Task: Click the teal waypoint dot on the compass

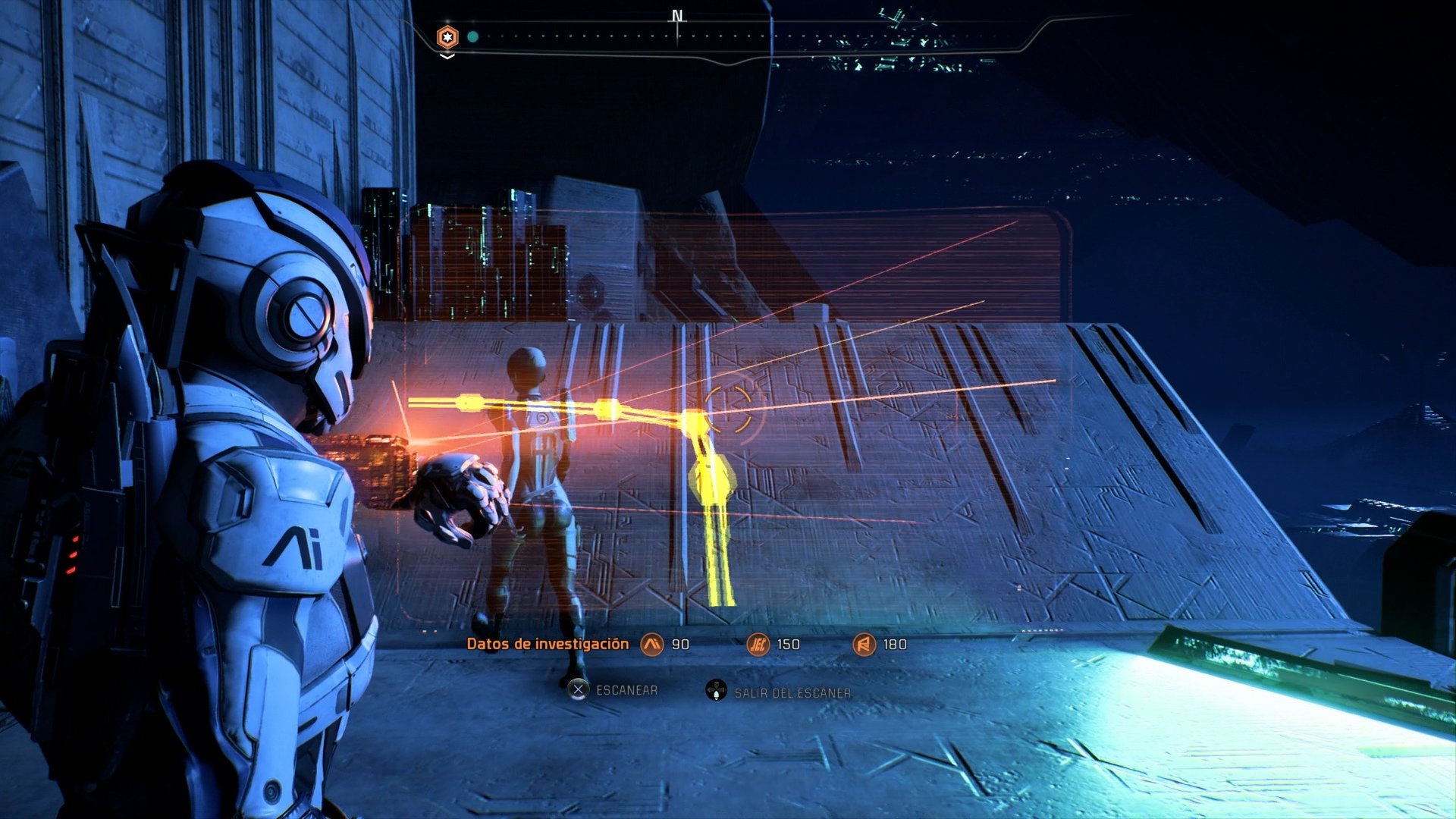Action: 472,36
